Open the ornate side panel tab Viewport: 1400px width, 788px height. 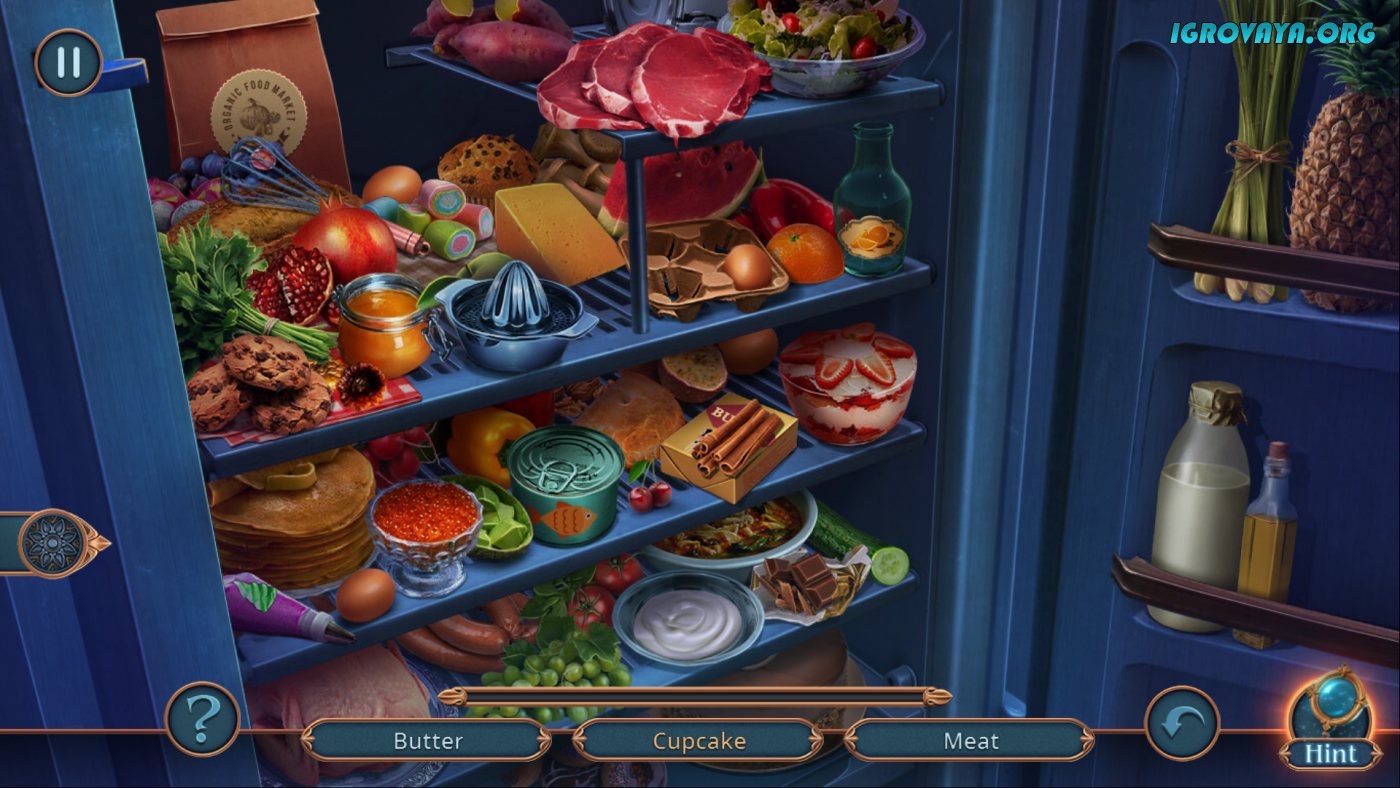(52, 543)
